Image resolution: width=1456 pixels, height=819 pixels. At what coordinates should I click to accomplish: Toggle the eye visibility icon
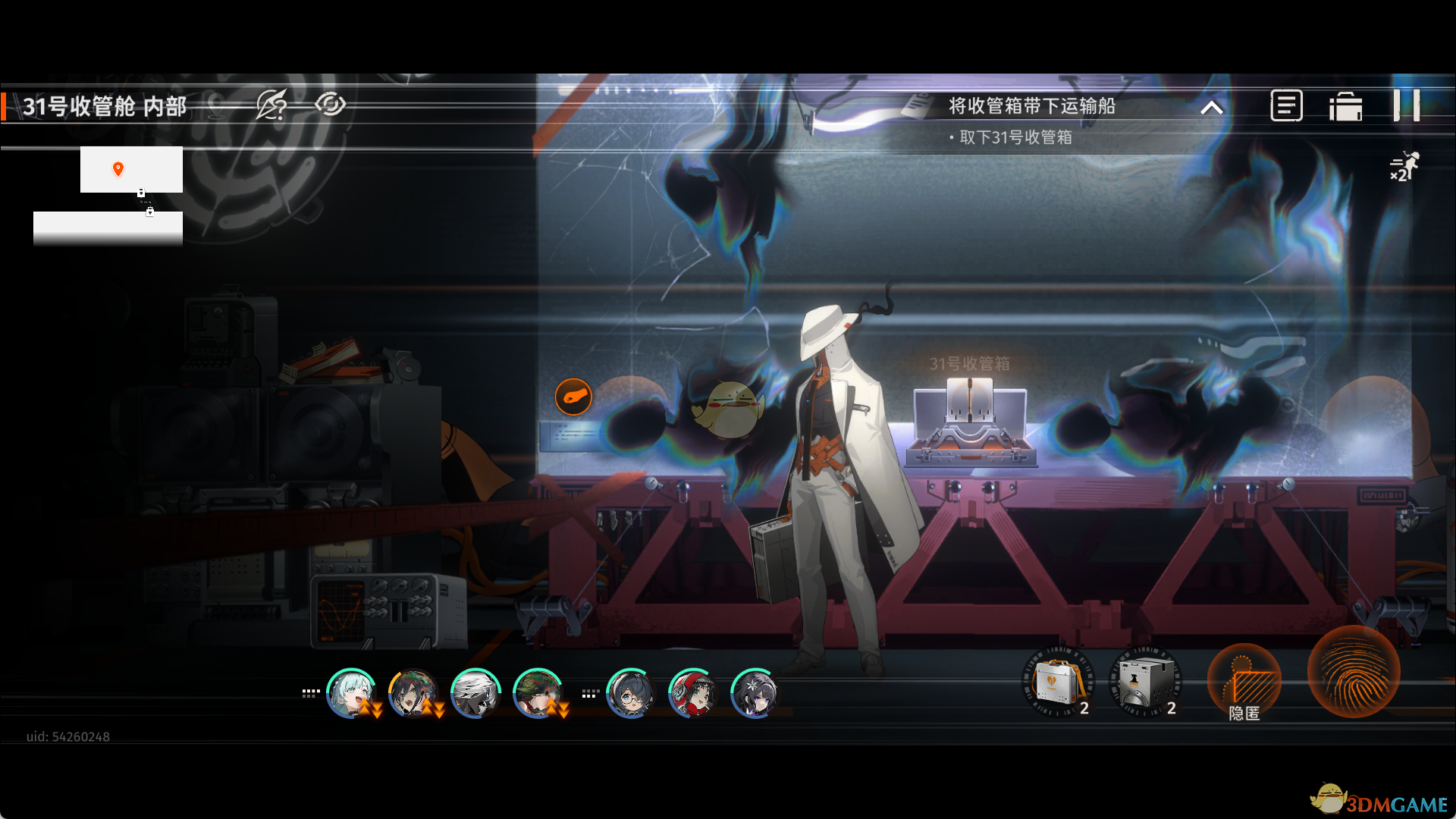330,104
